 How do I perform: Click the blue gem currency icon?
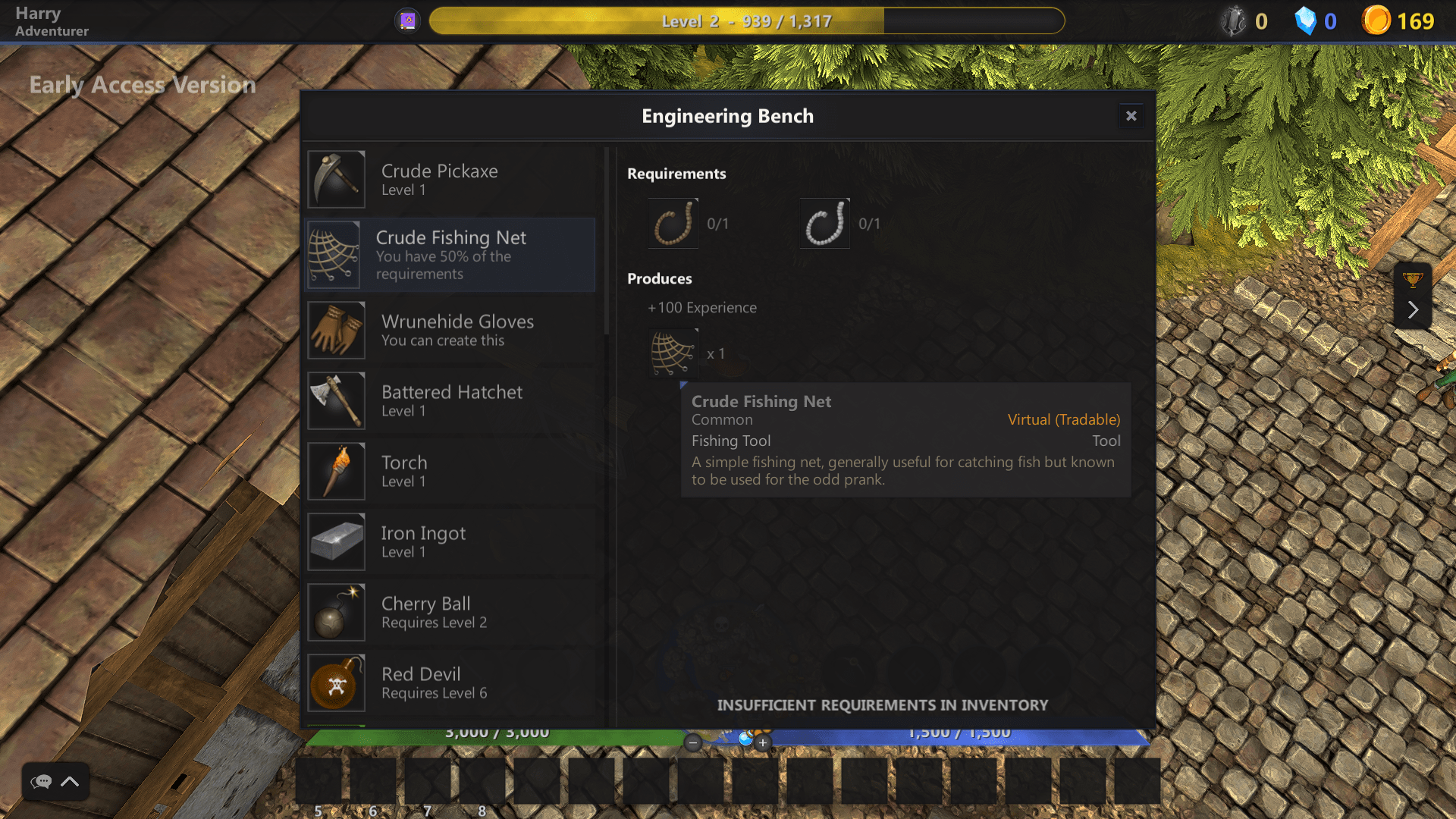(x=1306, y=20)
